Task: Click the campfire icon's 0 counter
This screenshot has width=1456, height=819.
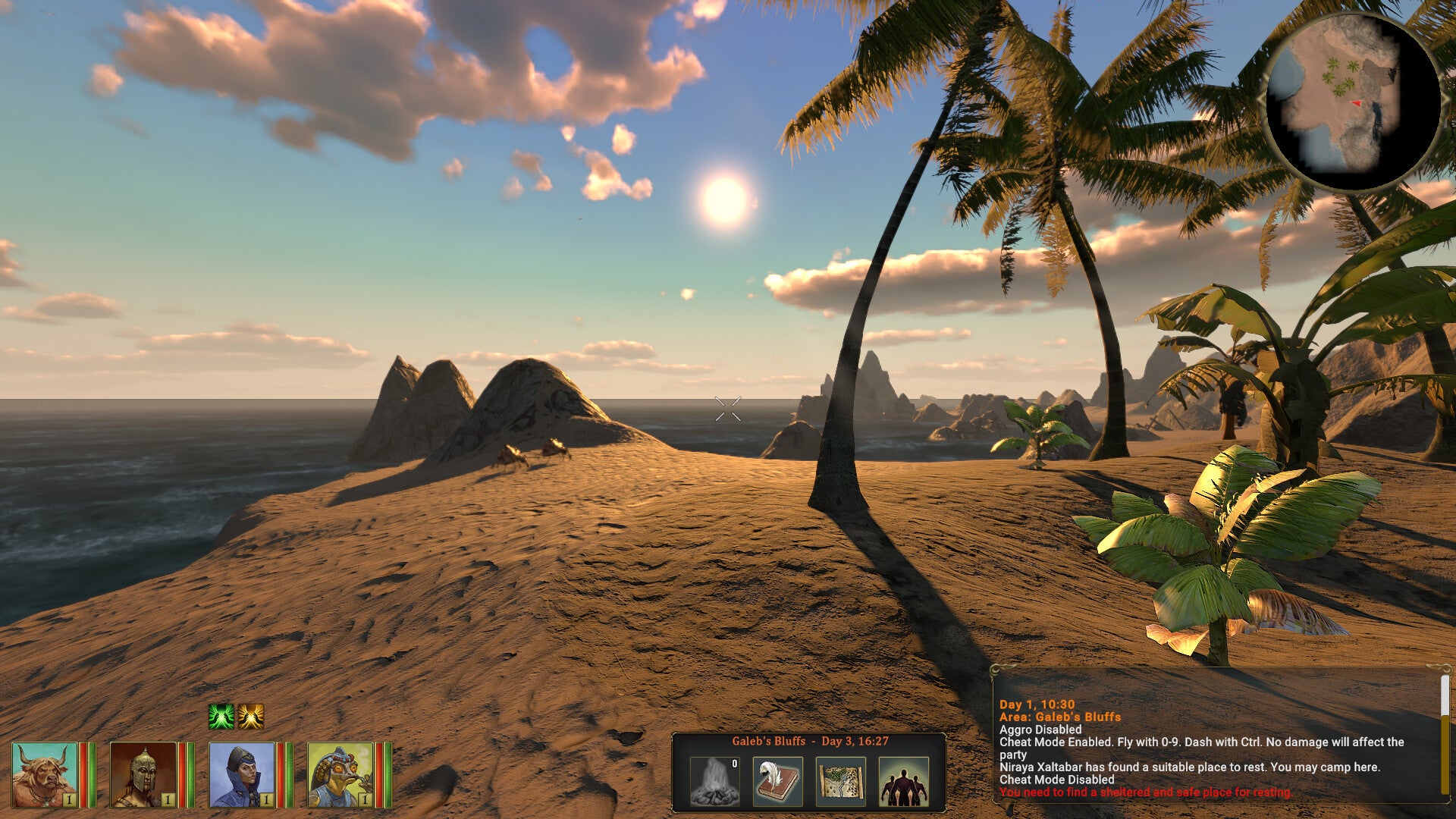Action: [734, 764]
